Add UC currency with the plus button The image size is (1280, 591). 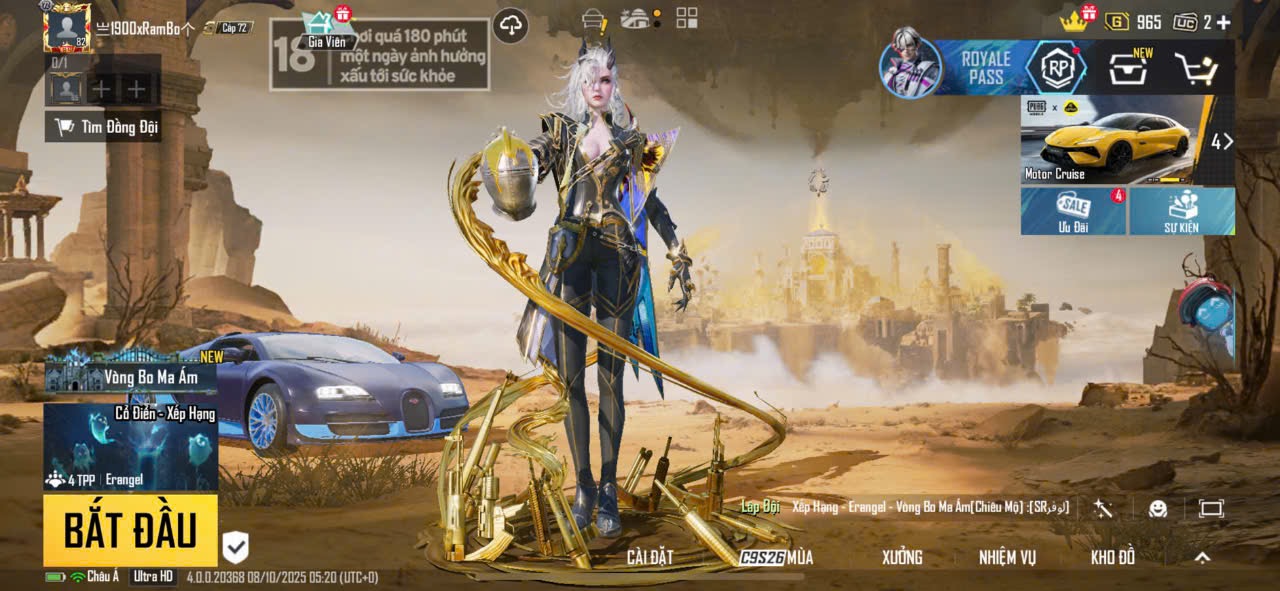(1223, 22)
